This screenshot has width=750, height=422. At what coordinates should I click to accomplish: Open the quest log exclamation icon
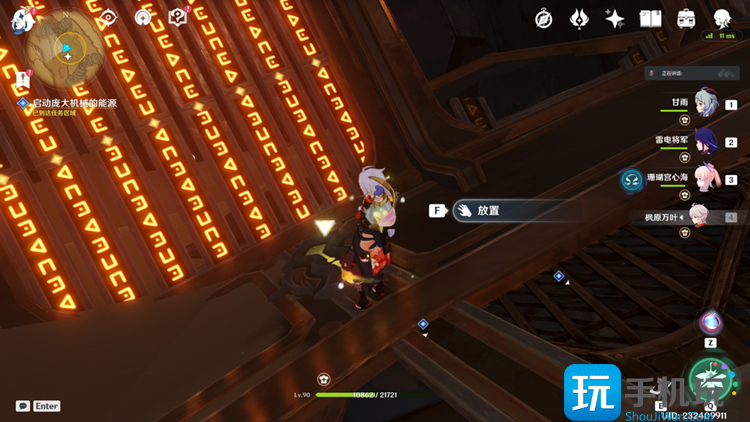tap(23, 80)
